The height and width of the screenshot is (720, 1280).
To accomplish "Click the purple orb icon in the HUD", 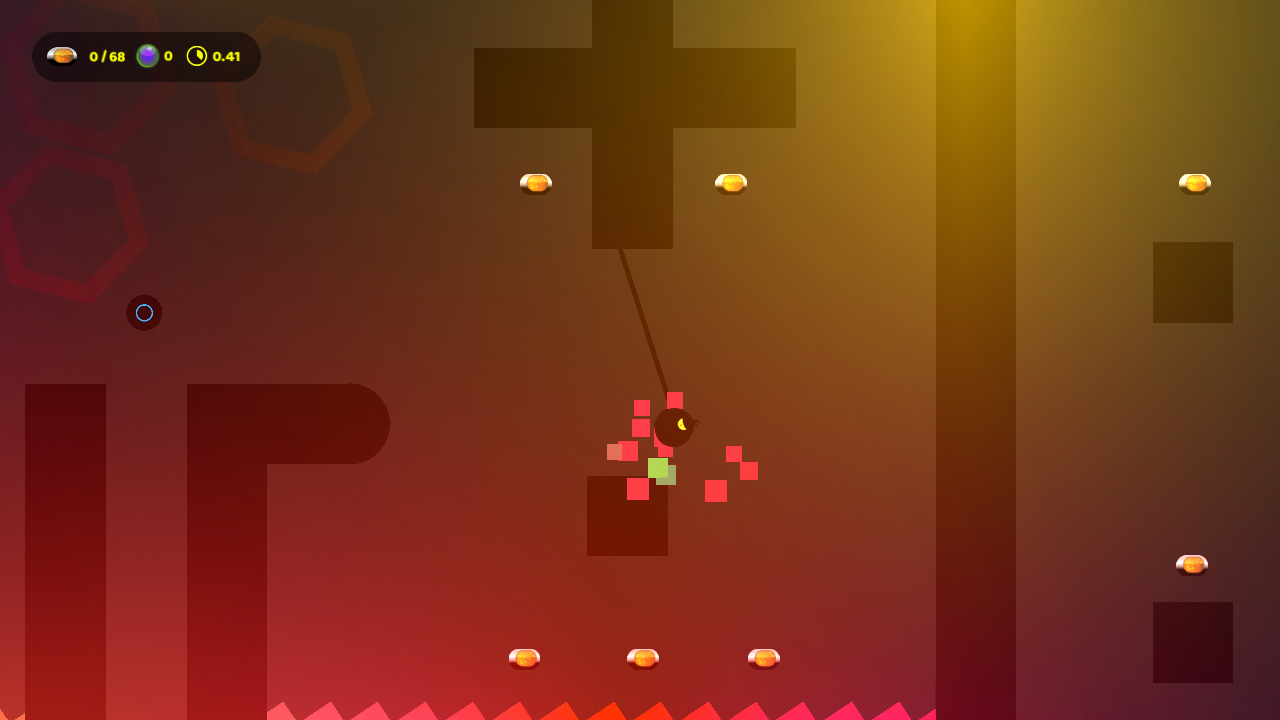I will coord(148,56).
